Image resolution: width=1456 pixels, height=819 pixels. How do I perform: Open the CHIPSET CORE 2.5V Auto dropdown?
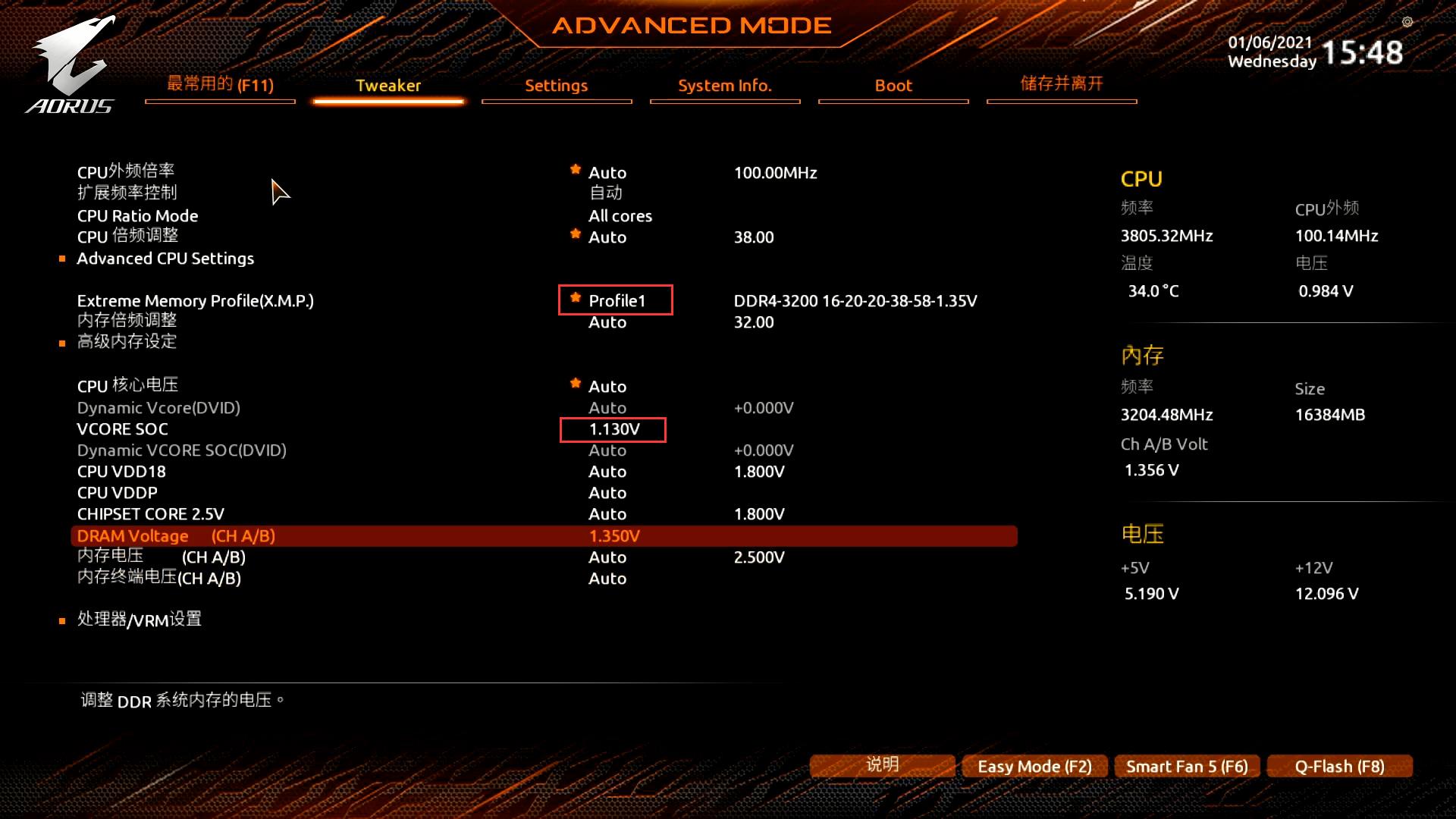(607, 513)
